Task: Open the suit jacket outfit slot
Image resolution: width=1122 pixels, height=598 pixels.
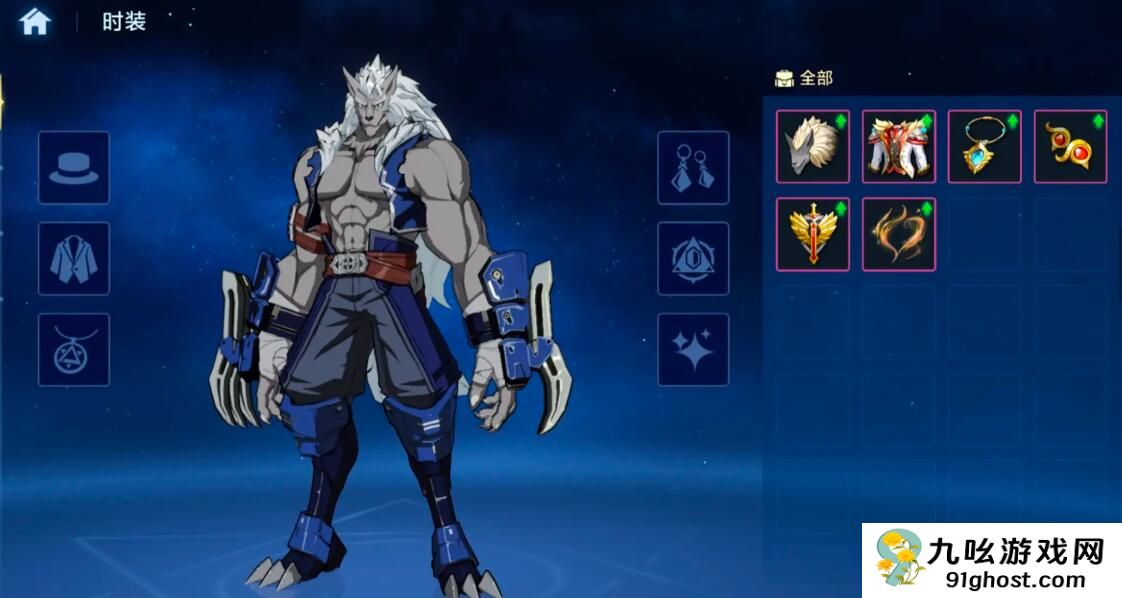Action: (74, 259)
